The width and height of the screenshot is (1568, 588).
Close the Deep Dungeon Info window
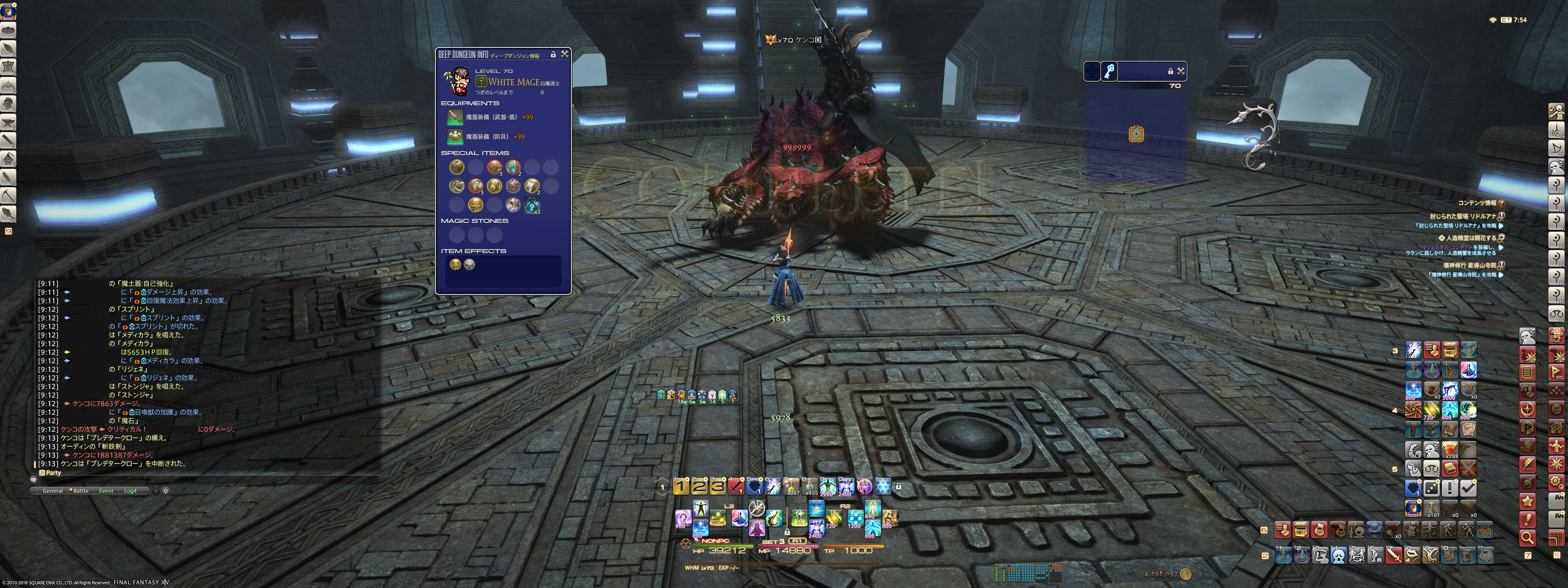coord(565,54)
